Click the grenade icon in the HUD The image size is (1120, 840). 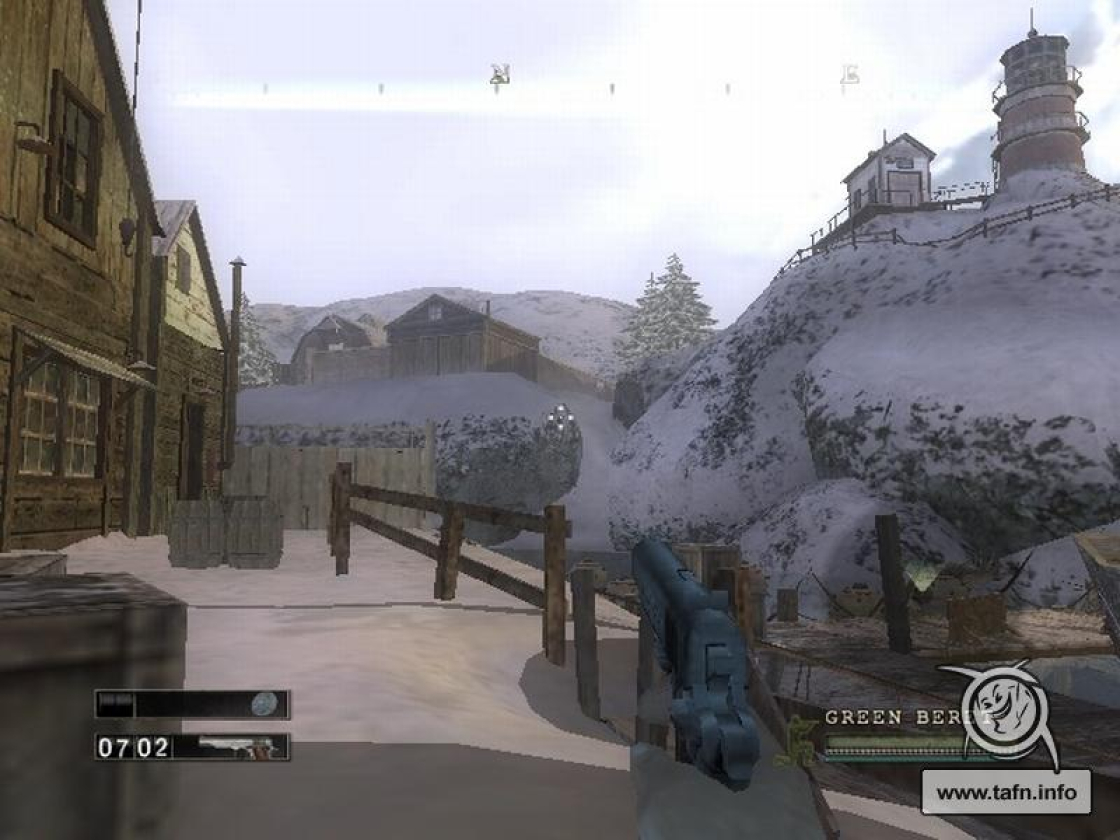(x=263, y=704)
